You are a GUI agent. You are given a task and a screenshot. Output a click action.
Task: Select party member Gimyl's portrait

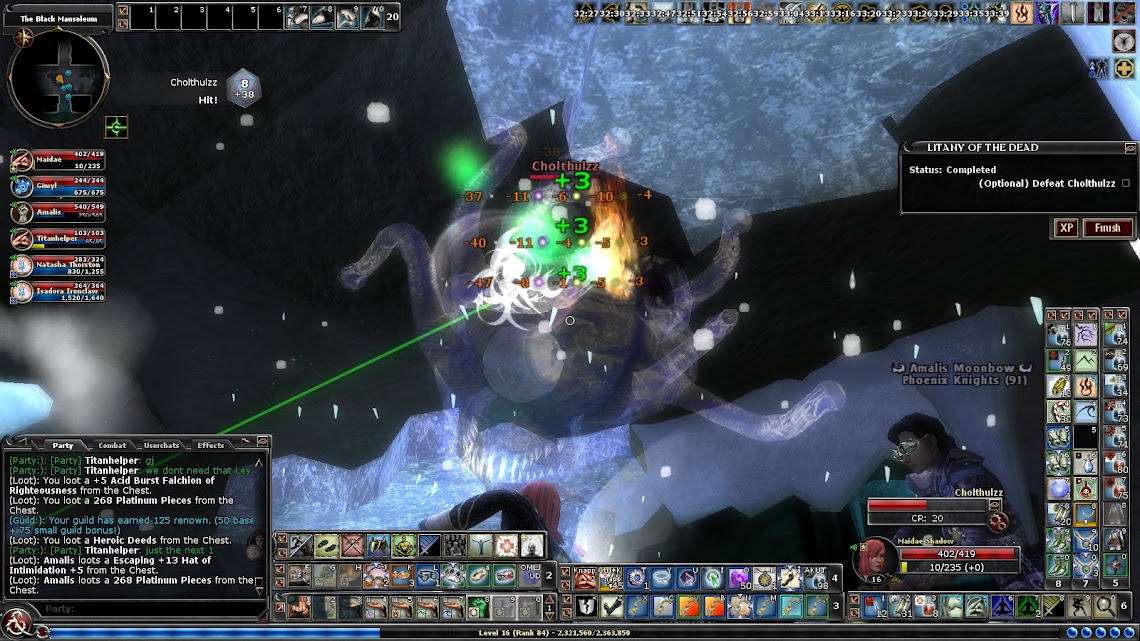[x=21, y=186]
